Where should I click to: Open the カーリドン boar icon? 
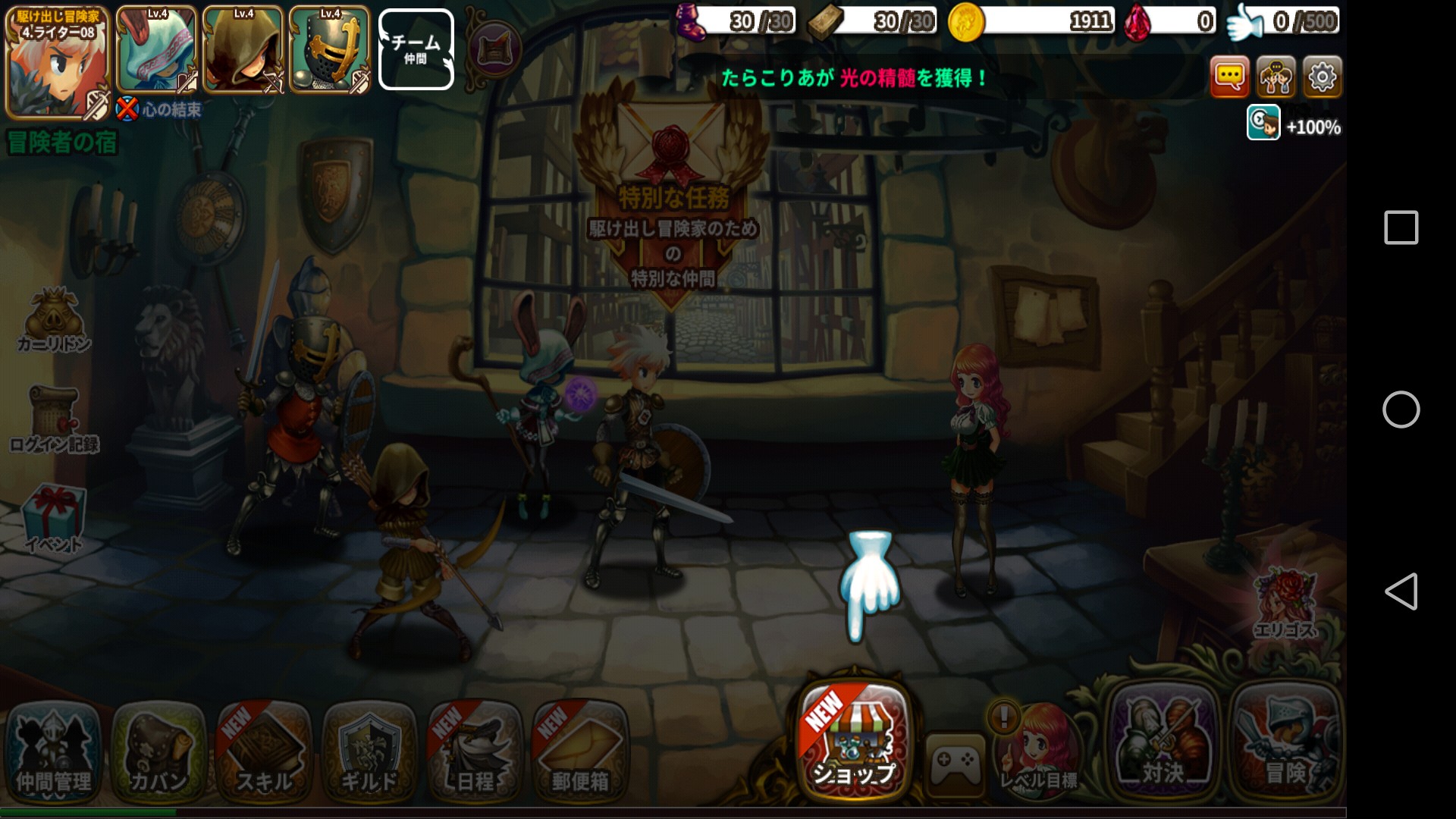click(54, 320)
